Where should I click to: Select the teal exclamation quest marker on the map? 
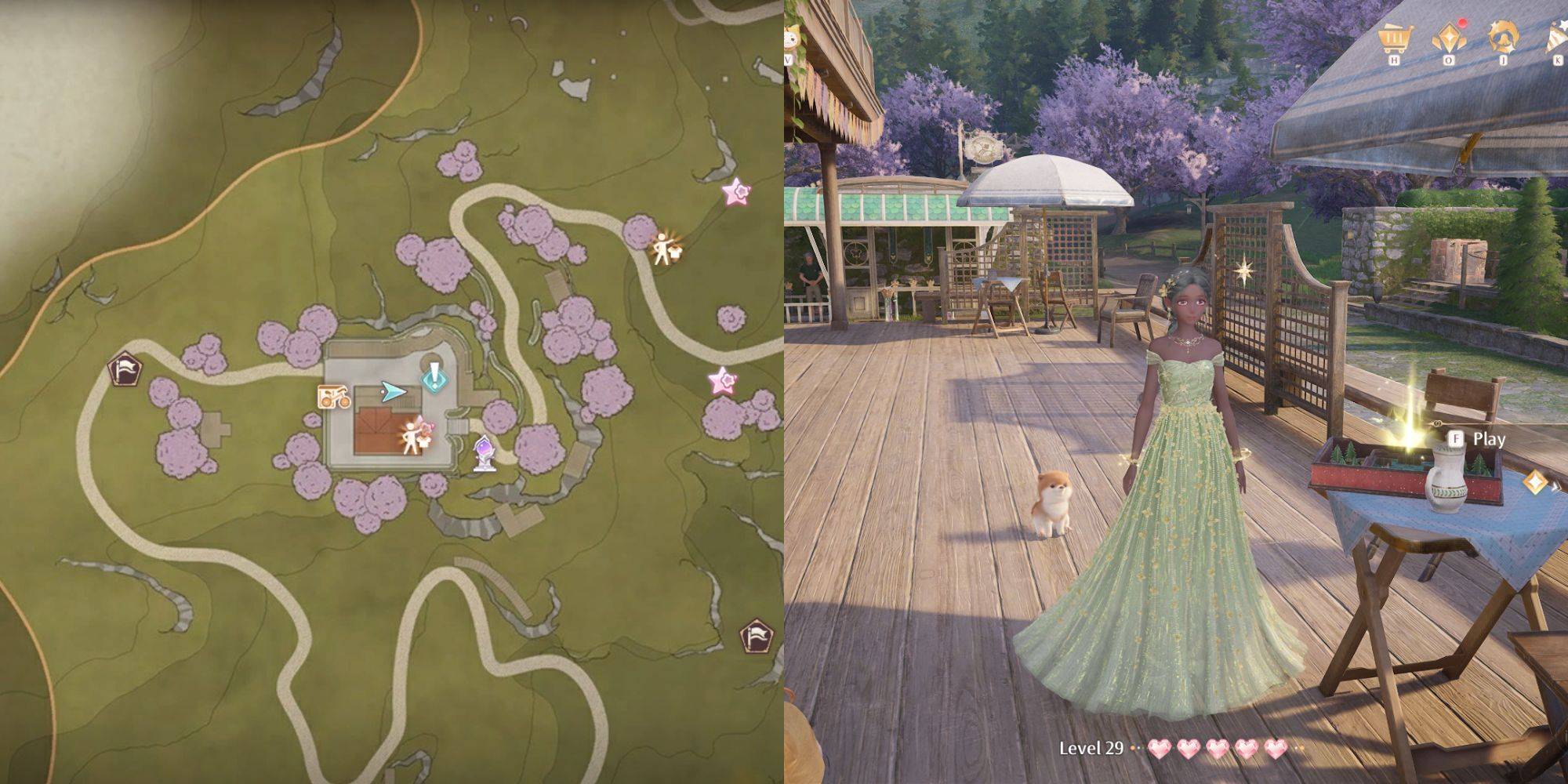click(434, 377)
